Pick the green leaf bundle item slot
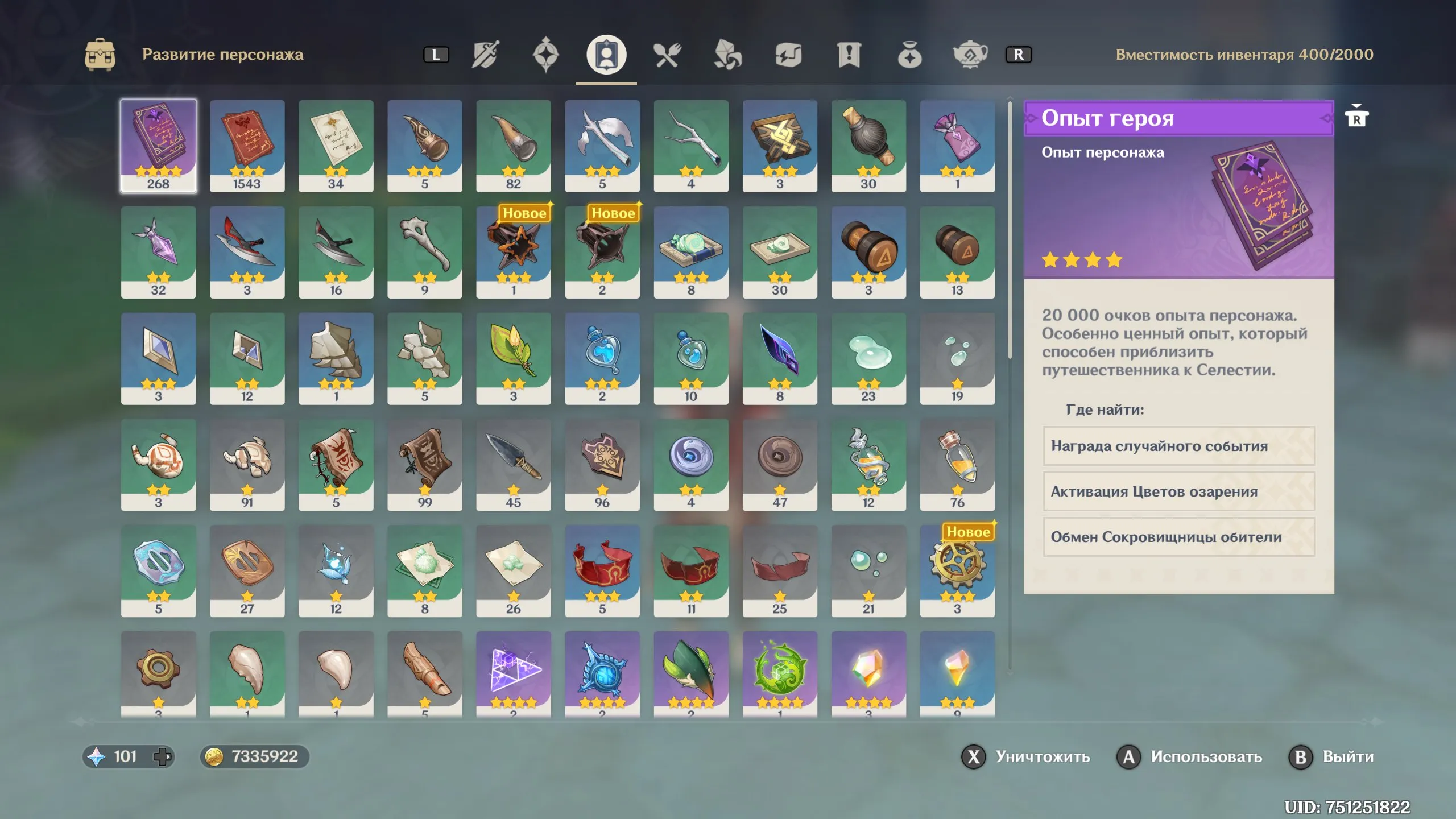Screen dimensions: 1456x819 click(513, 358)
